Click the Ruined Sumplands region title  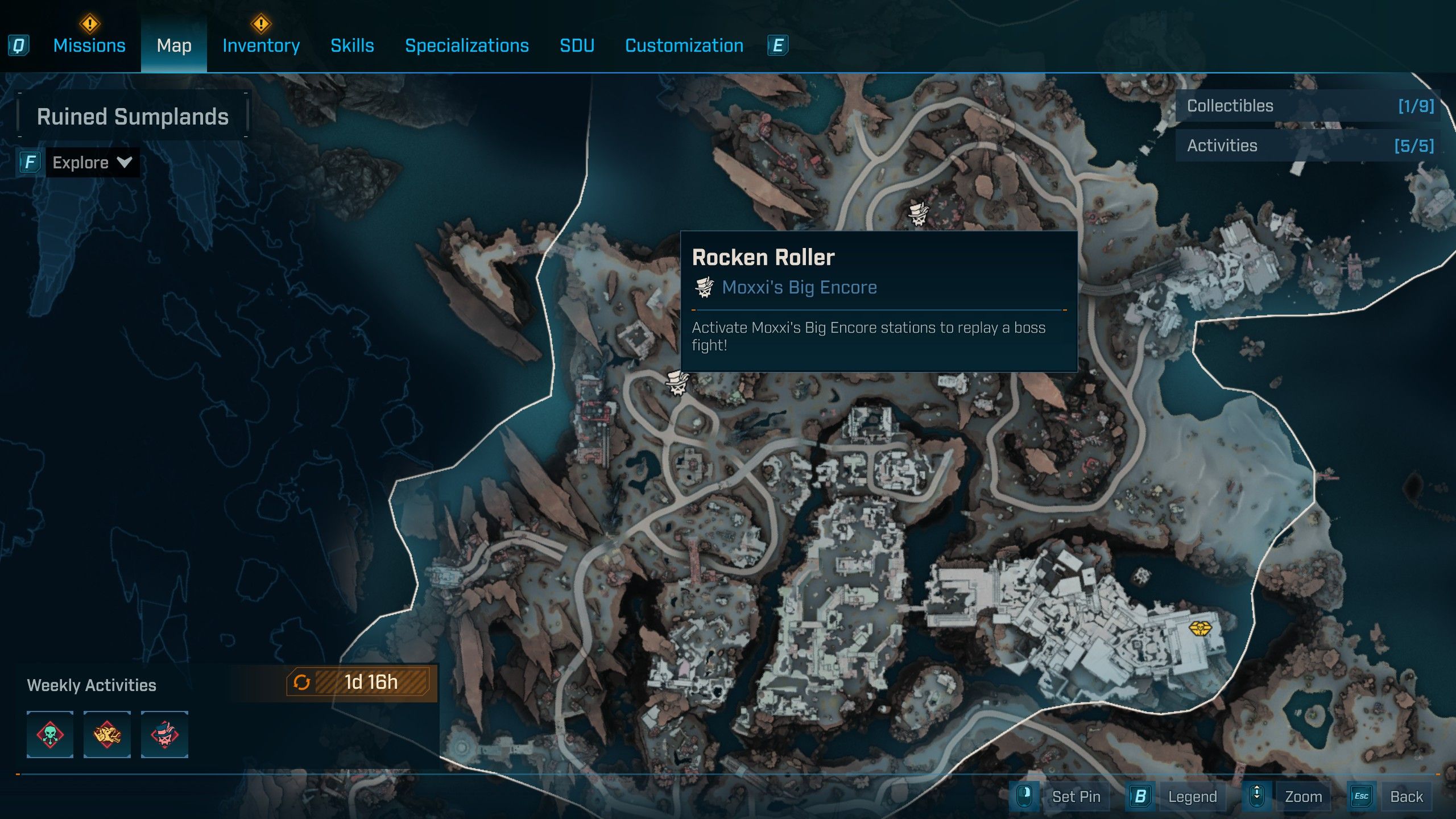tap(133, 117)
